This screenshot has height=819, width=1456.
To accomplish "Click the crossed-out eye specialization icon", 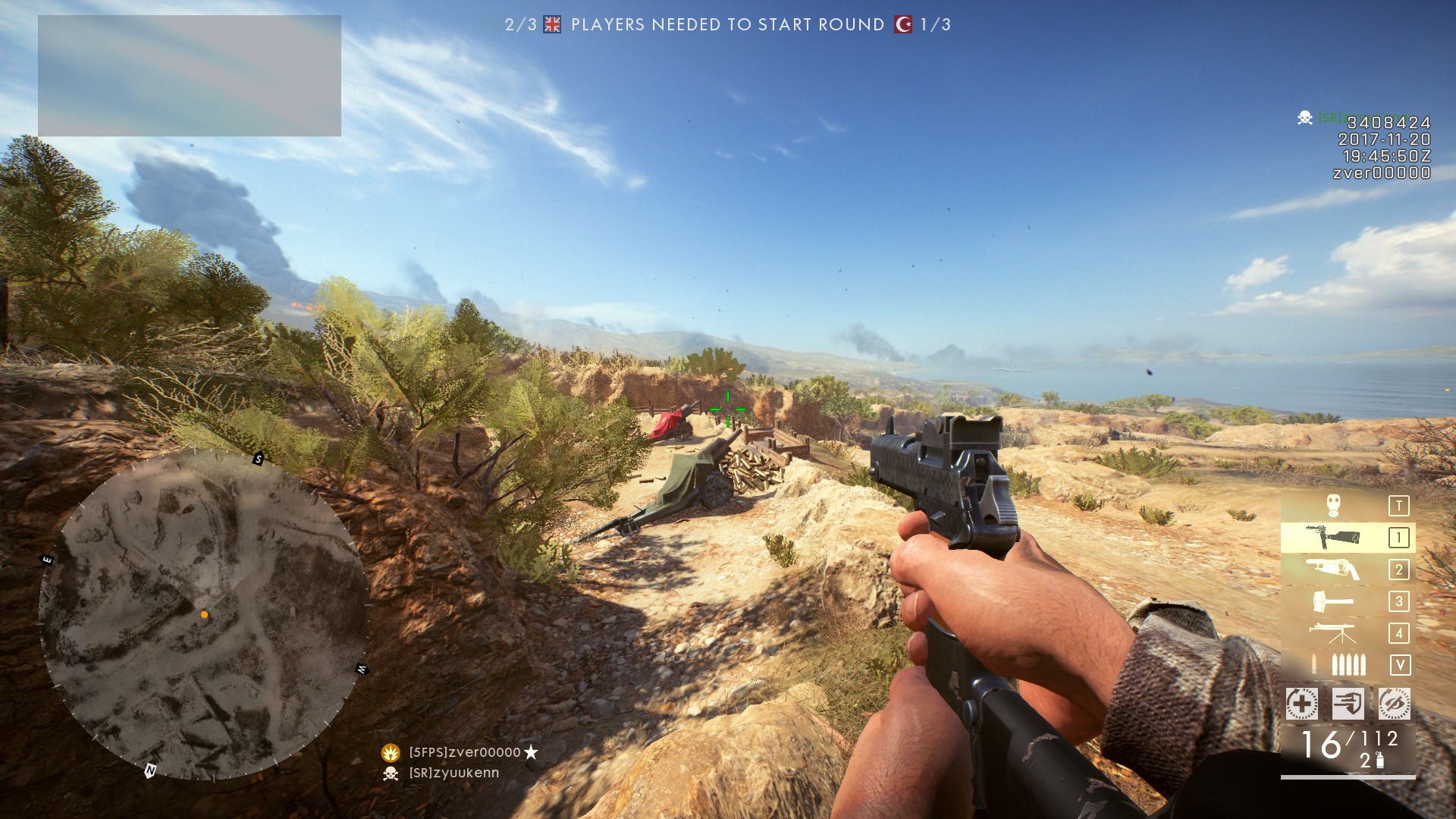I will click(1394, 704).
